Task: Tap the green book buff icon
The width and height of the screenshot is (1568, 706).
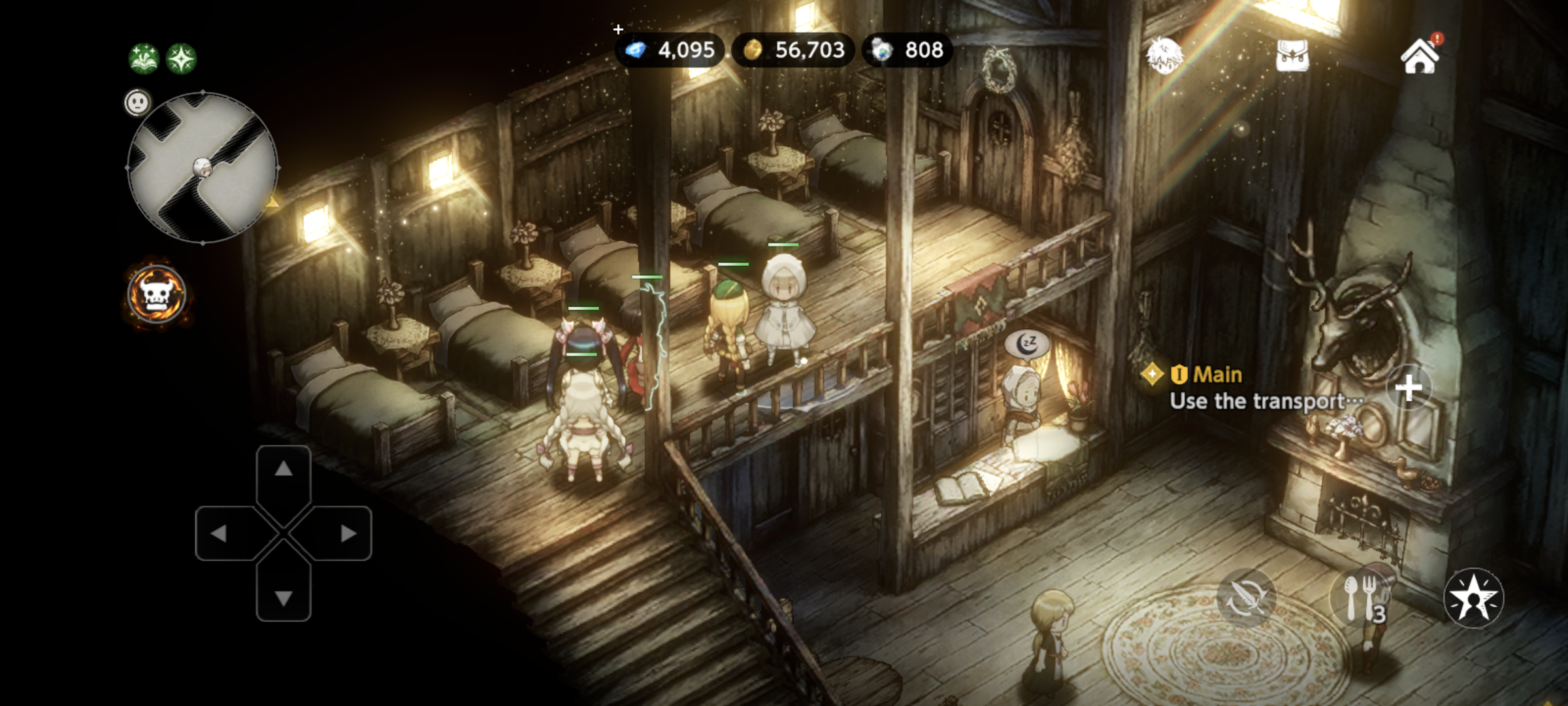Action: point(144,59)
